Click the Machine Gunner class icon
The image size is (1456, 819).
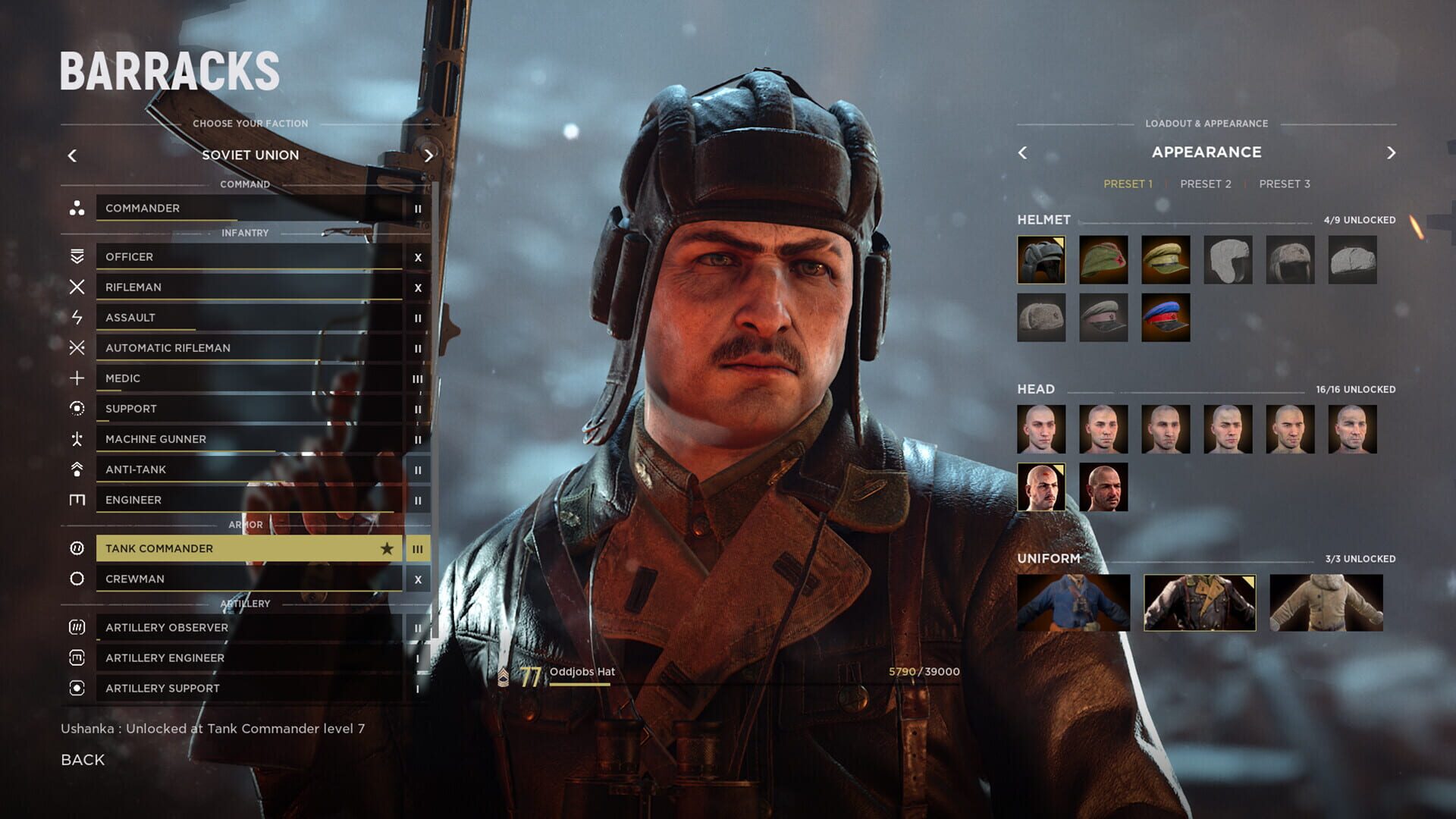click(76, 438)
